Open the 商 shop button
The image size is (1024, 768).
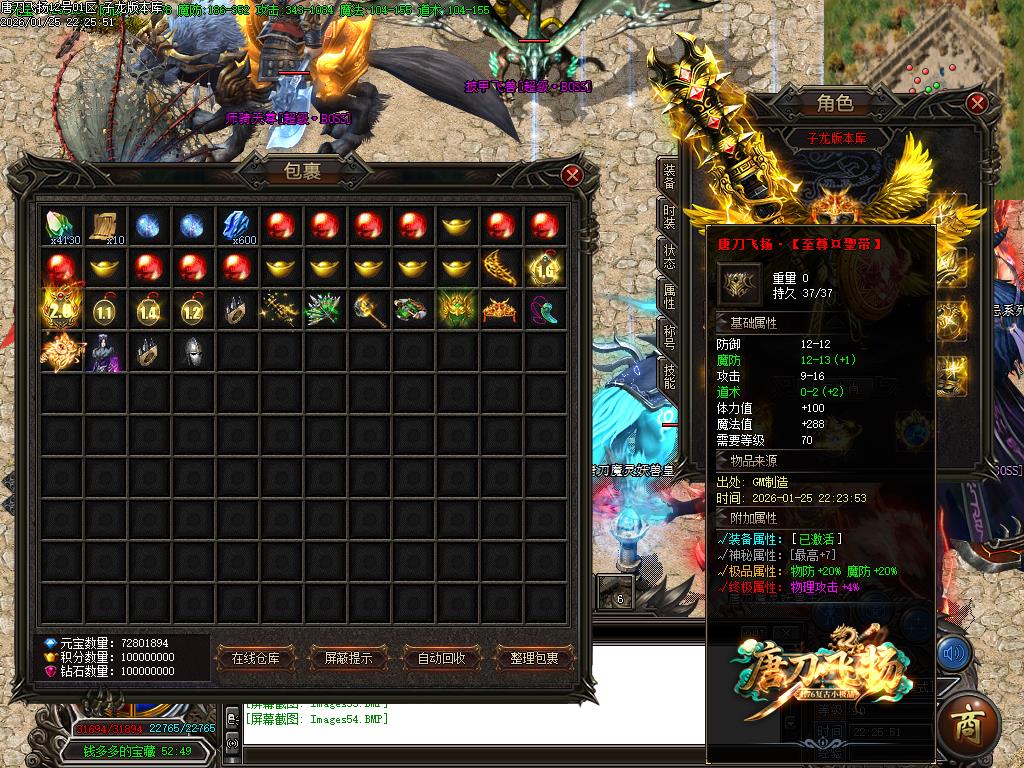[x=967, y=722]
